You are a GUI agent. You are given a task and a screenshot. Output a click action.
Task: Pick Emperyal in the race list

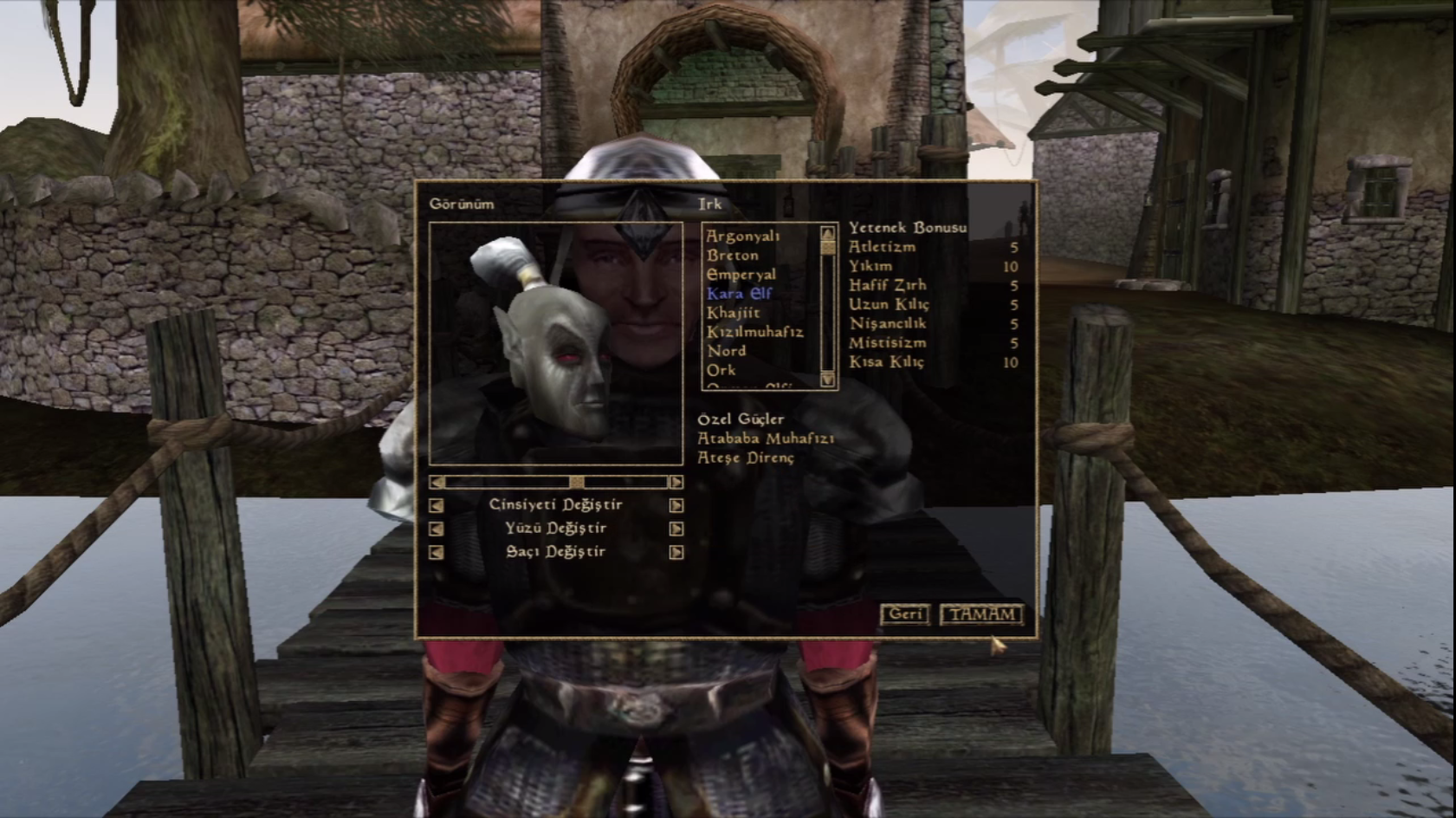click(741, 275)
